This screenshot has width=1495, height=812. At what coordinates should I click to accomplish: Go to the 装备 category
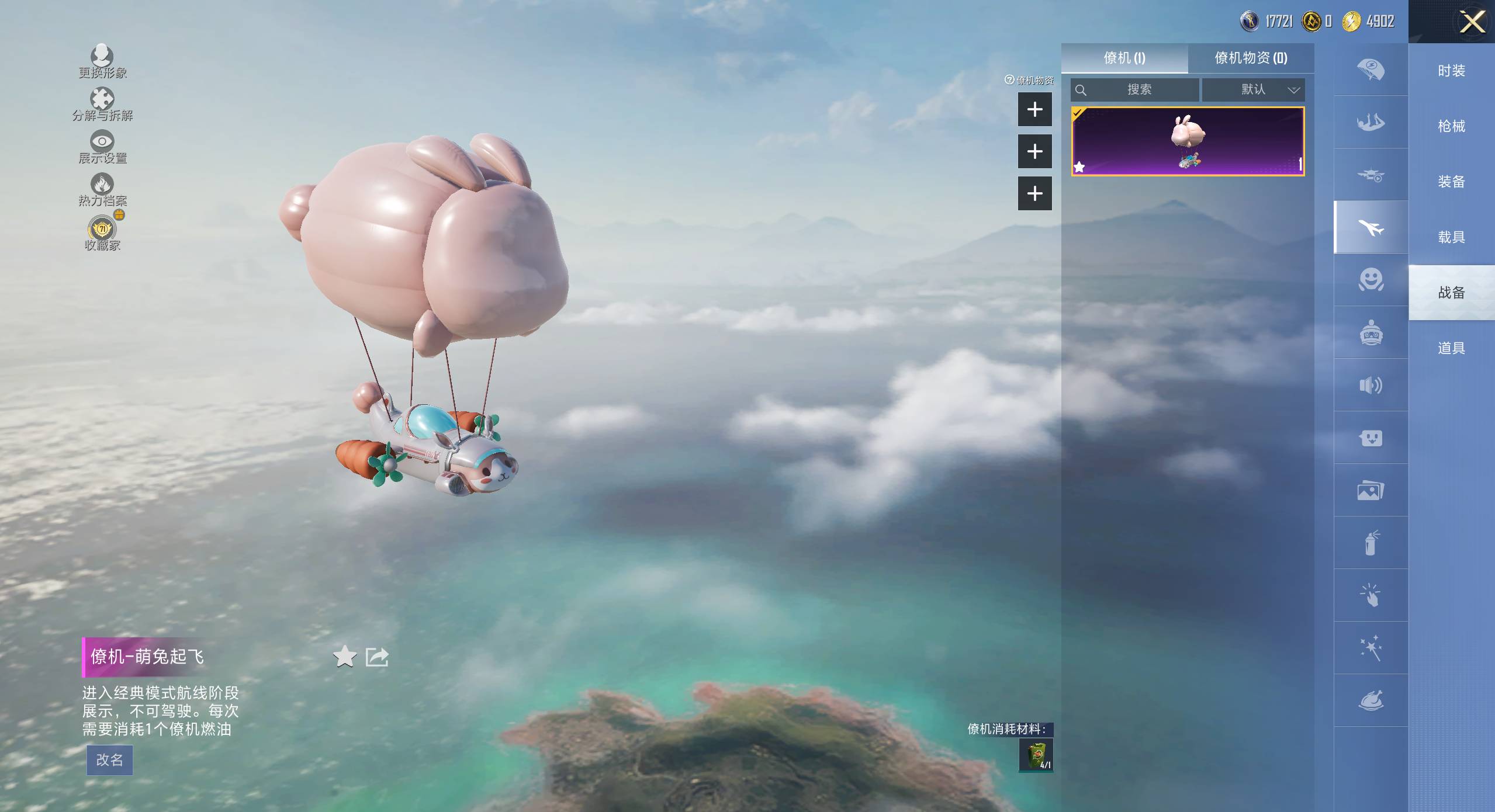[x=1451, y=182]
